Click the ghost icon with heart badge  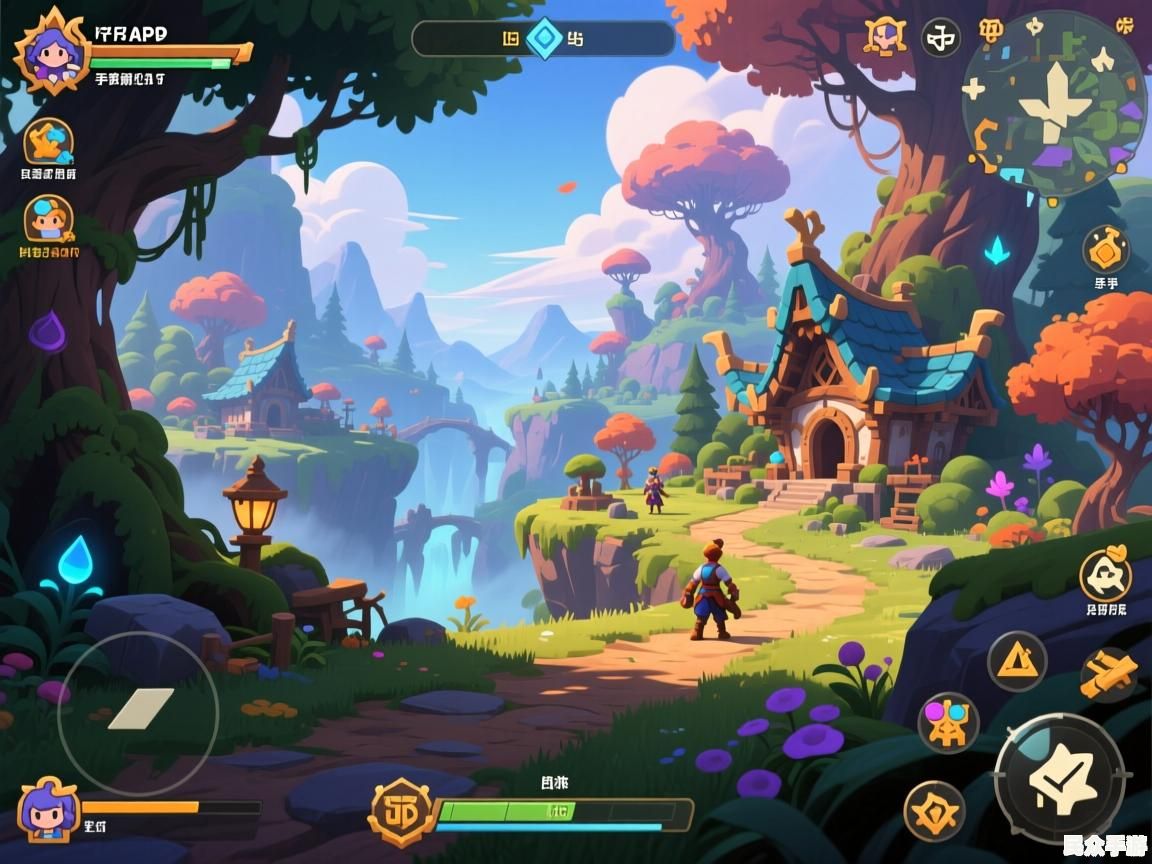(1105, 575)
